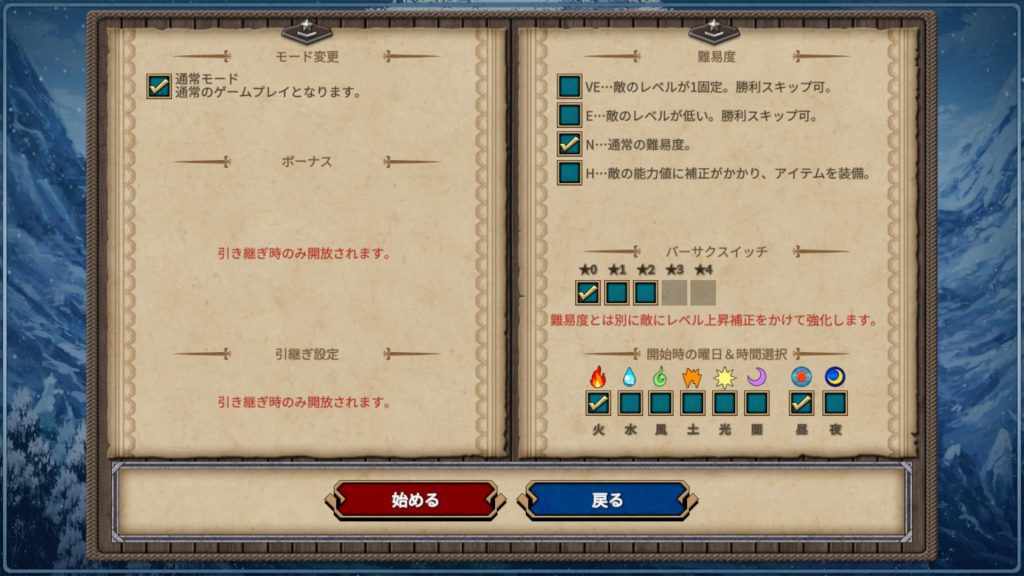Set berserk switch to ★0
Image resolution: width=1024 pixels, height=576 pixels.
(x=588, y=293)
